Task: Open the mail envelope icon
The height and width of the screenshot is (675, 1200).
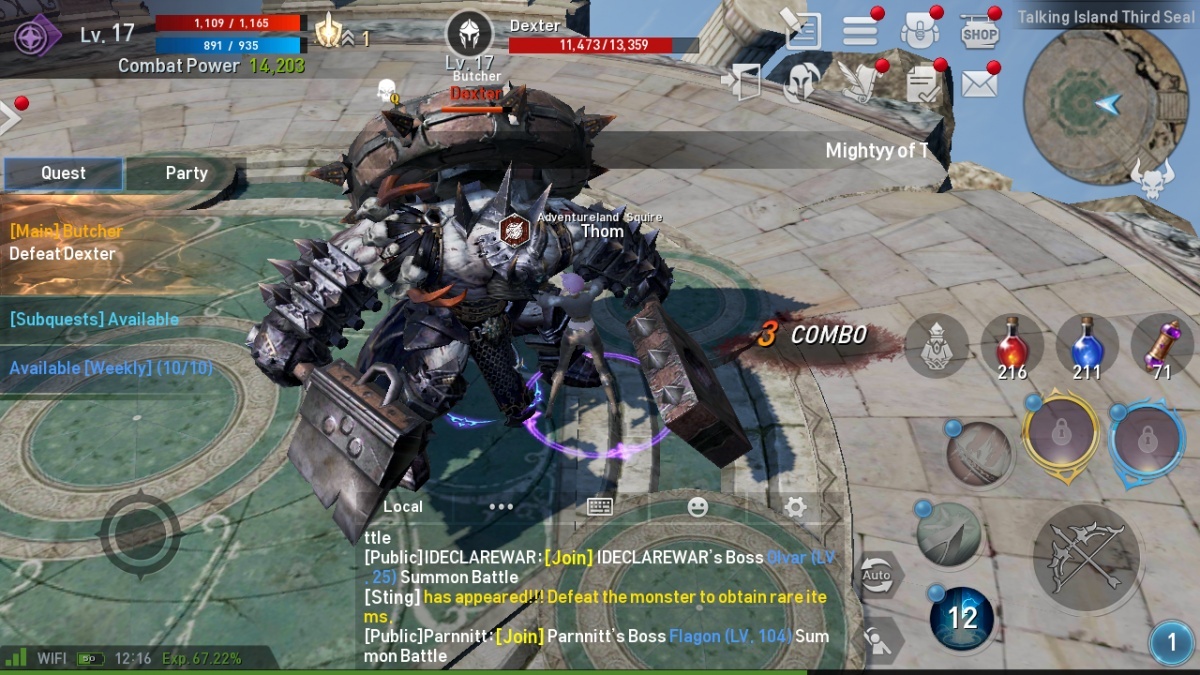Action: click(x=980, y=83)
